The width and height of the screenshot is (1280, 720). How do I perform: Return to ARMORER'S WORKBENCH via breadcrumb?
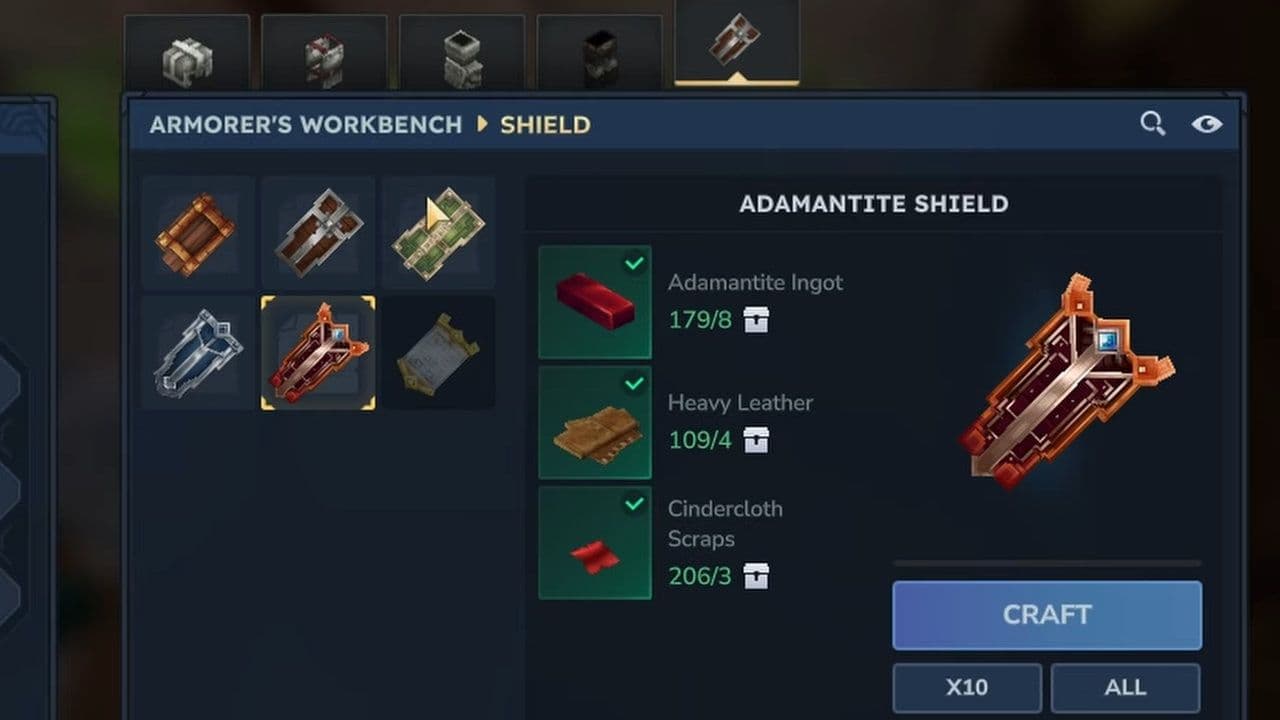[305, 124]
